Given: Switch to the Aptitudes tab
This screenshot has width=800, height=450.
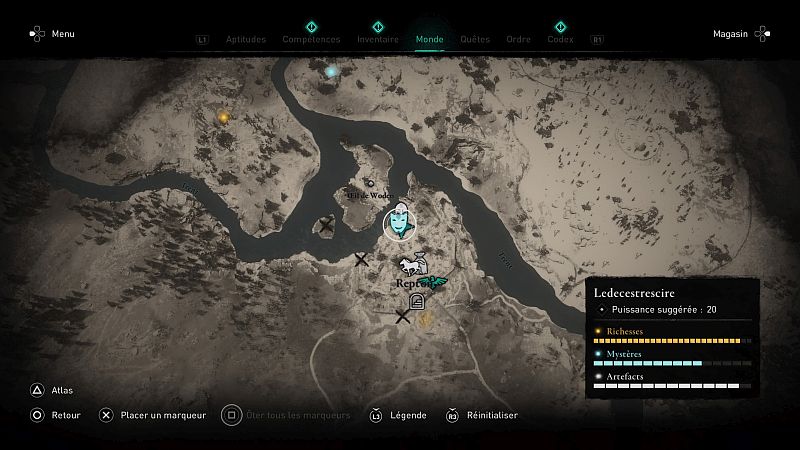Looking at the screenshot, I should 247,40.
